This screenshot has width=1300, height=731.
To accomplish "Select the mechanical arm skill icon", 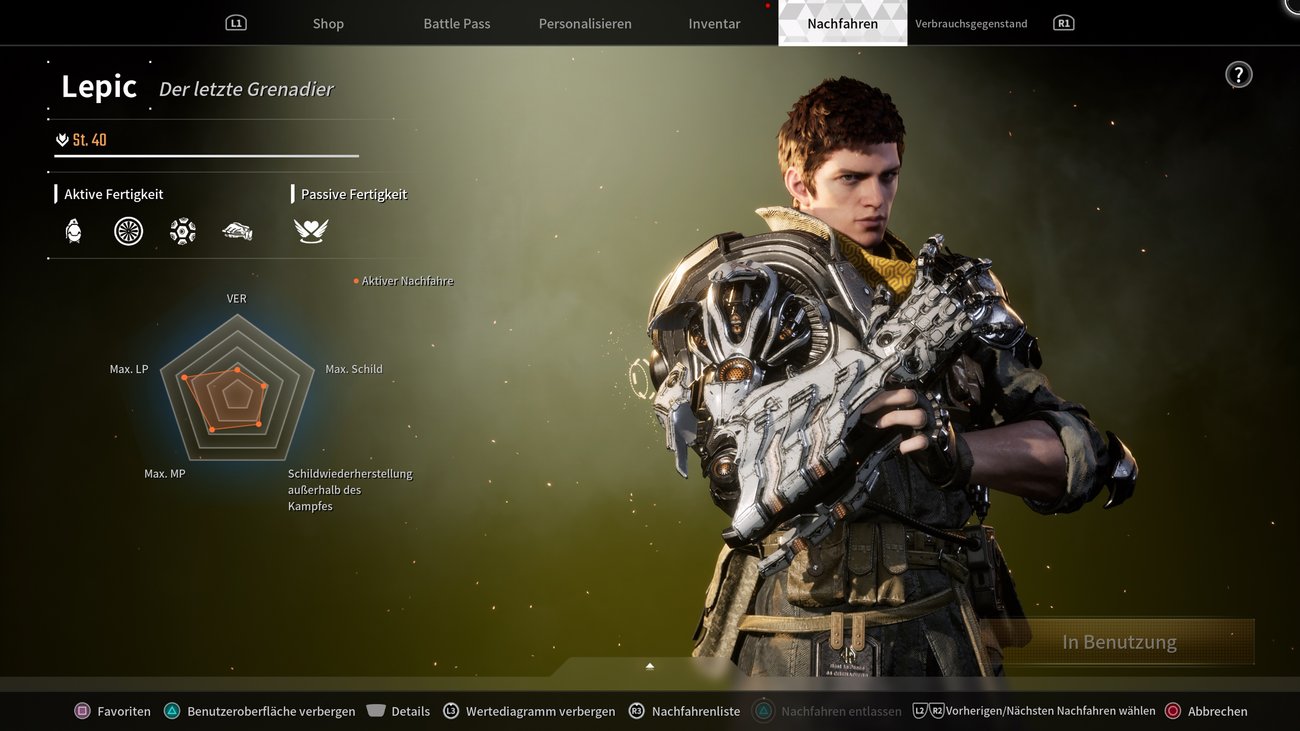I will coord(236,230).
